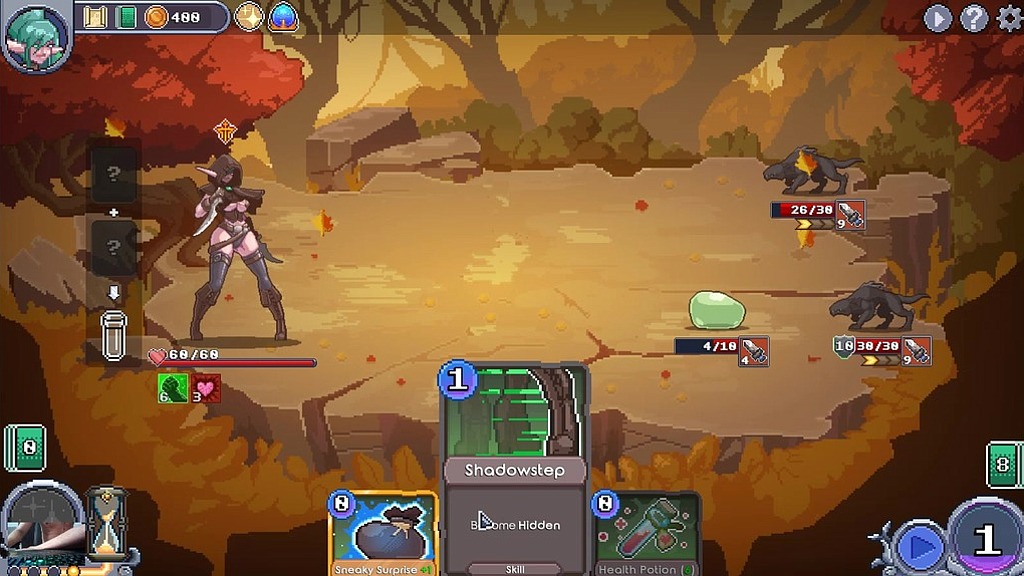Viewport: 1024px width, 576px height.
Task: Play the Shadowstep skill card
Action: tap(515, 470)
